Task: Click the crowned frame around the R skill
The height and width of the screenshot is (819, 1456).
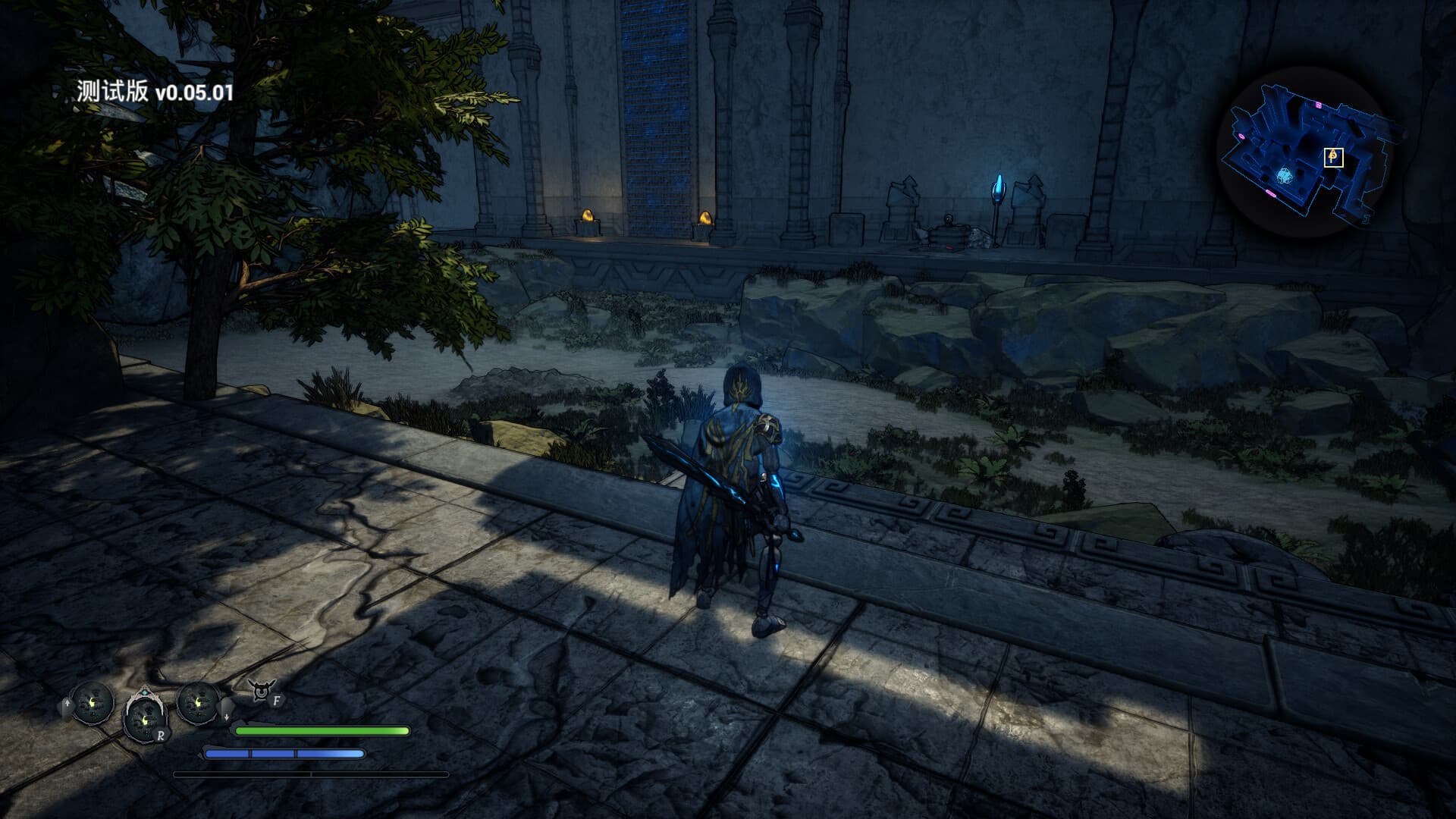Action: pyautogui.click(x=145, y=695)
